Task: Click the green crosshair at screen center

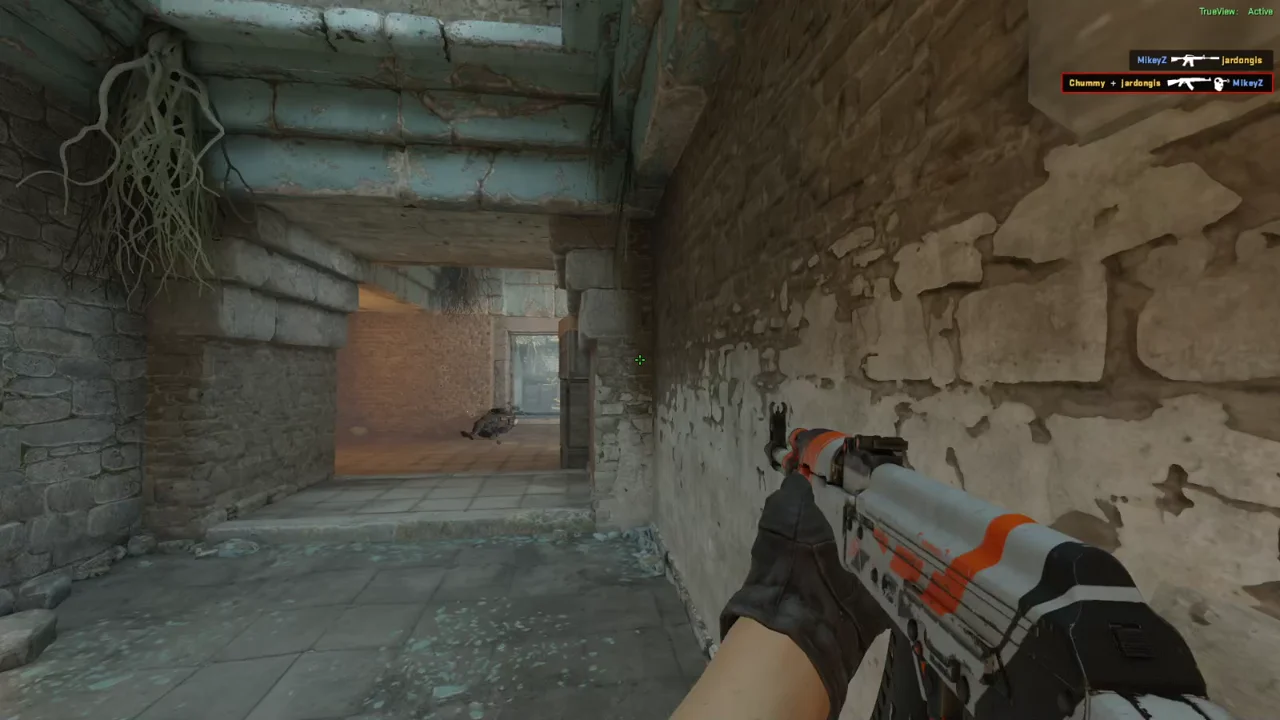Action: coord(640,360)
